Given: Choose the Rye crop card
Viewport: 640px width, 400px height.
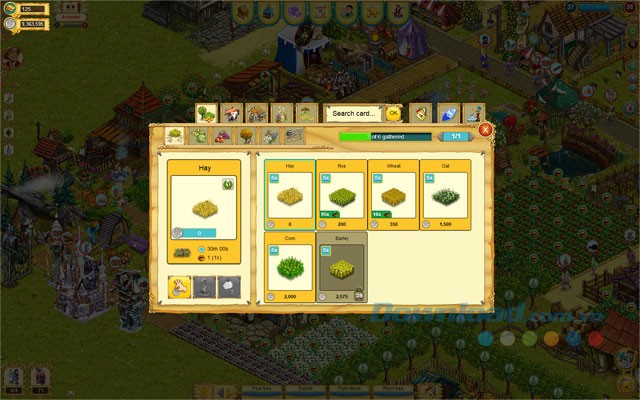Looking at the screenshot, I should pos(342,194).
